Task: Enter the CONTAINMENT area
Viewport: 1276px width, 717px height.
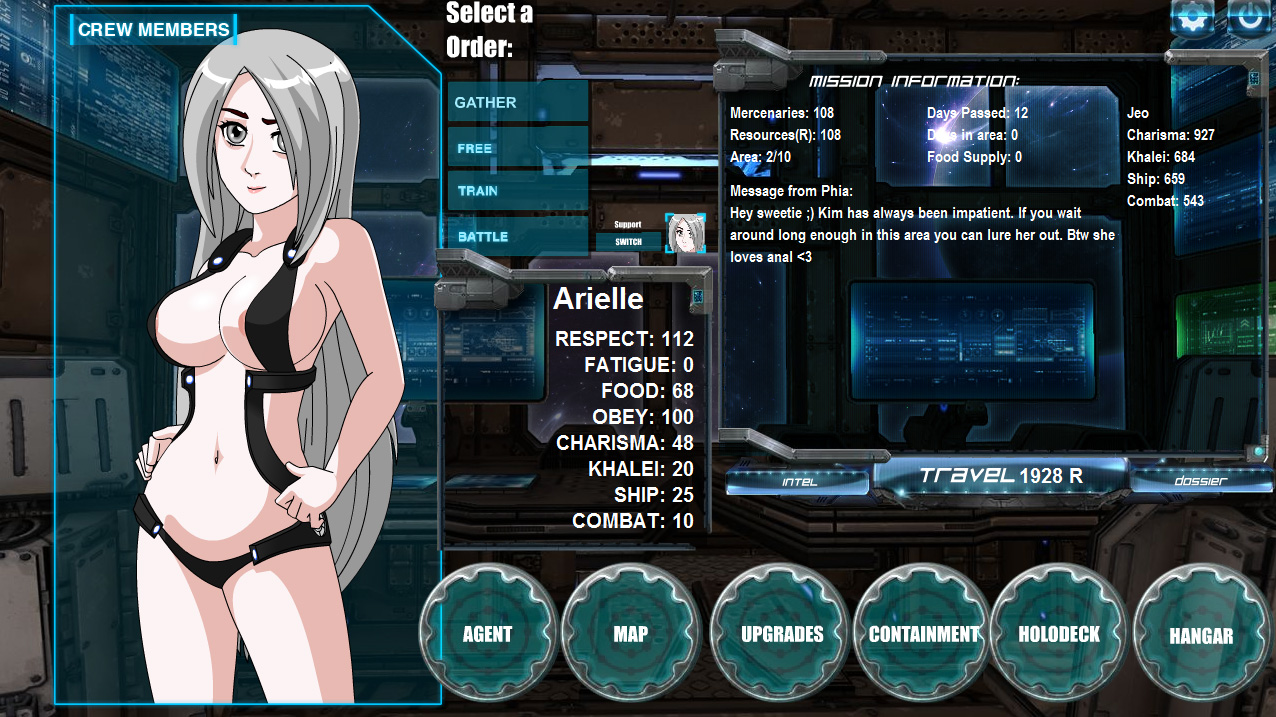Action: coord(923,634)
